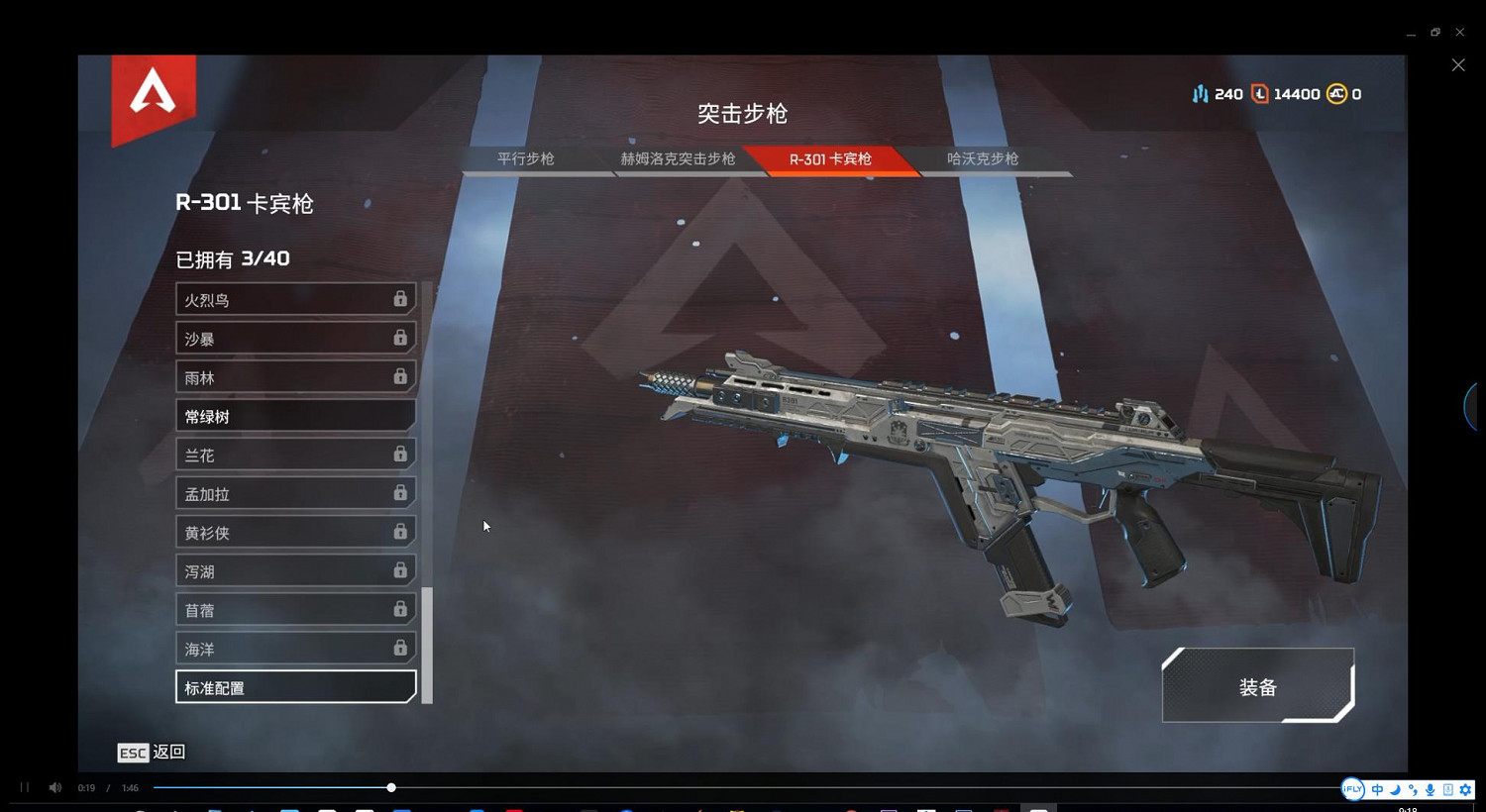Screen dimensions: 1486x812
Task: Toggle Chinese/English input mode on iFly bar
Action: coord(1377,789)
